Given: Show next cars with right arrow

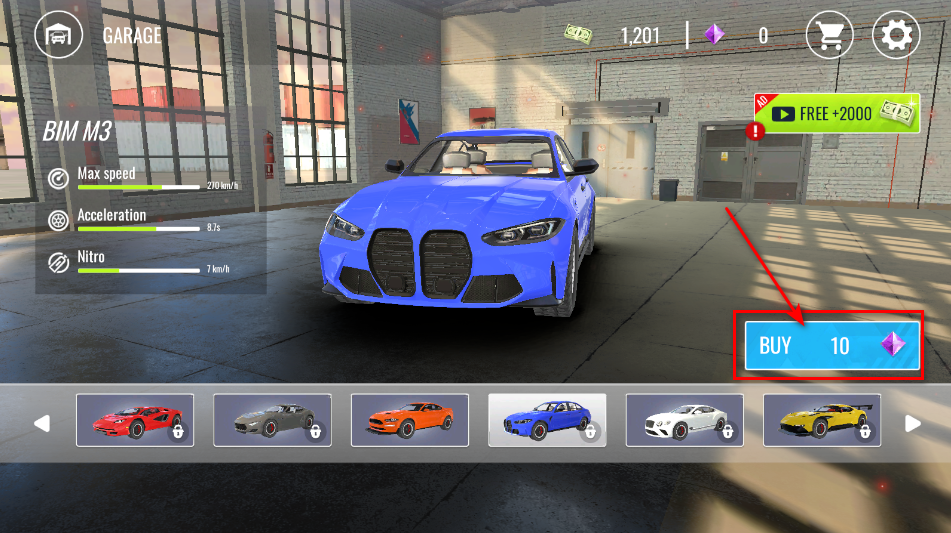Looking at the screenshot, I should (x=913, y=423).
